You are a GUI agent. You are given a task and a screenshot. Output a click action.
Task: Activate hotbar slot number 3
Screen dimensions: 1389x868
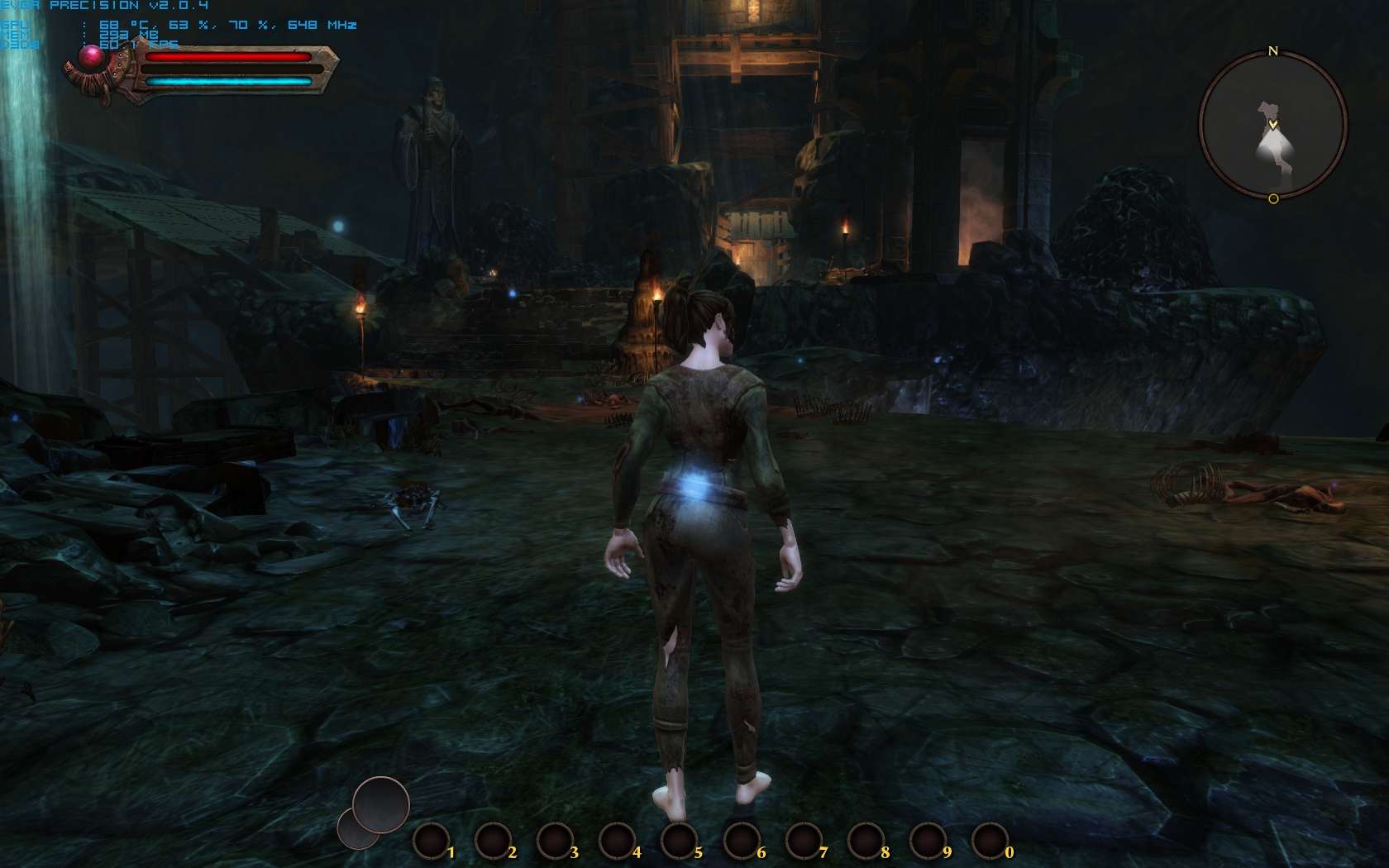555,842
